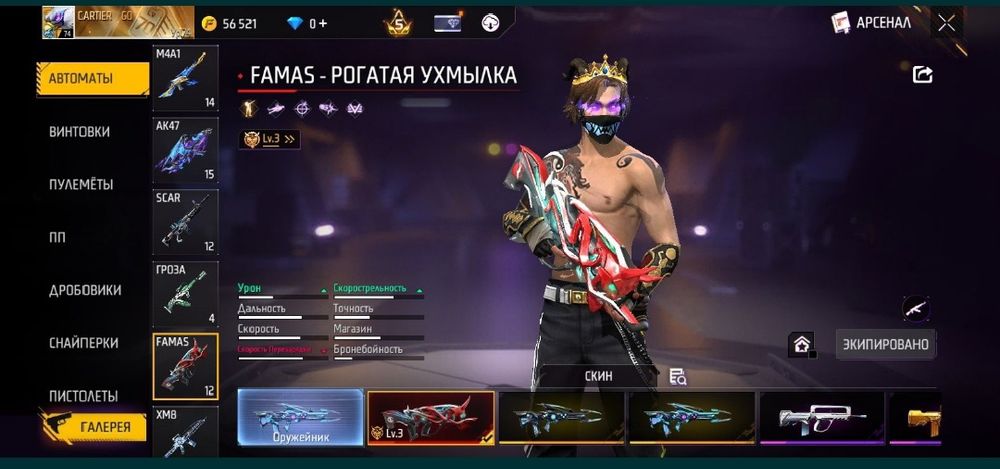This screenshot has width=1000, height=469.
Task: Click the Экипировано button
Action: click(x=884, y=344)
